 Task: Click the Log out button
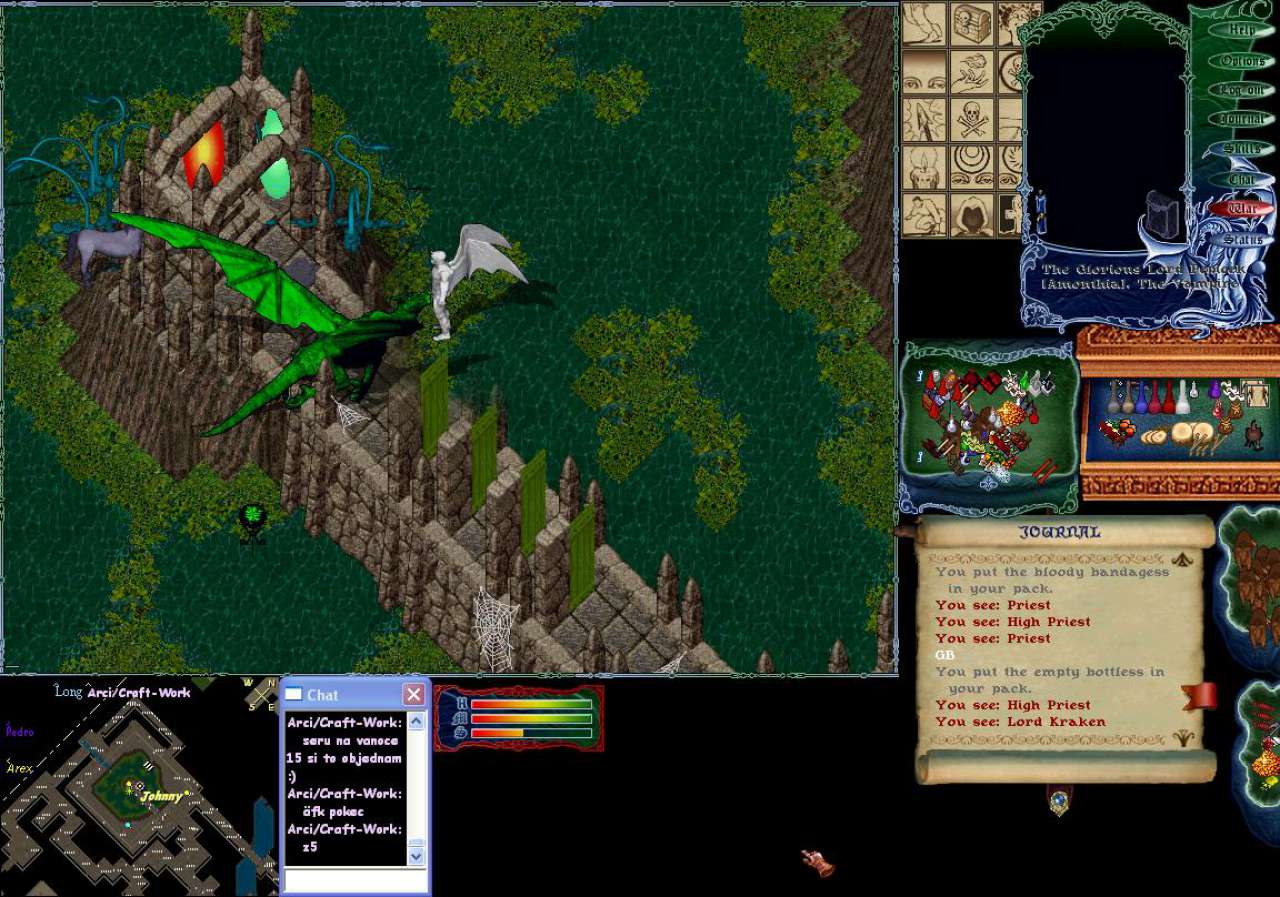coord(1242,90)
